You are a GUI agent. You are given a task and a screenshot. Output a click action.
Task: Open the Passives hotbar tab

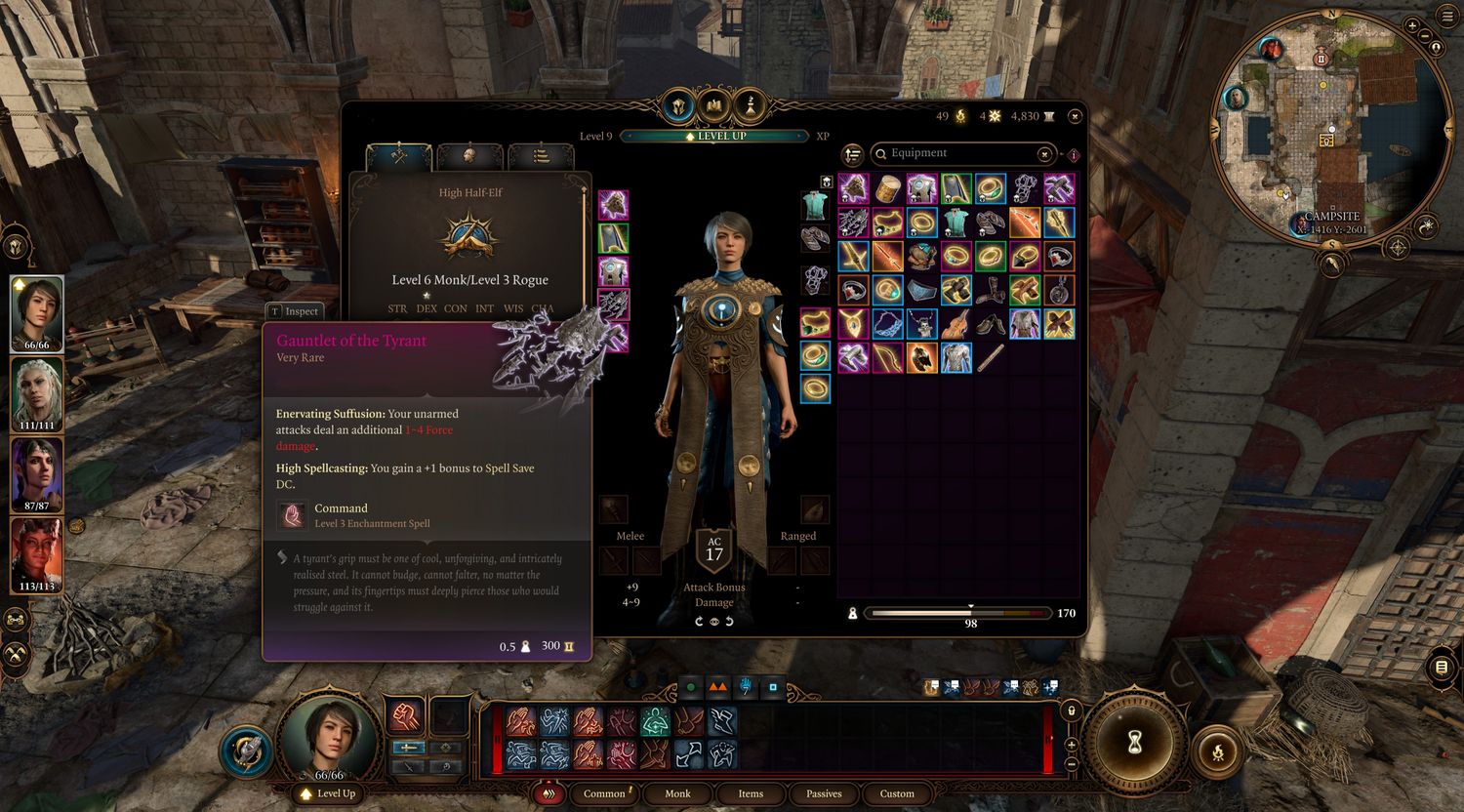tap(824, 793)
